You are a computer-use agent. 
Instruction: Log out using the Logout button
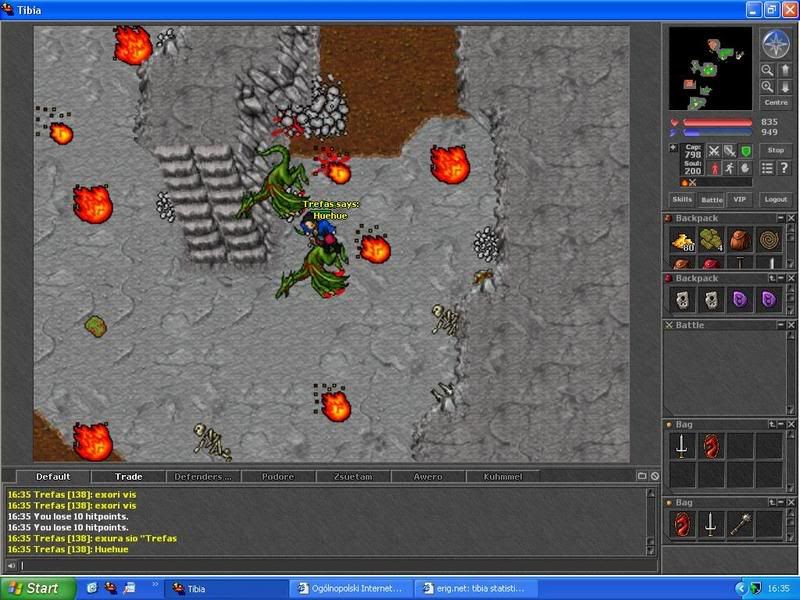(775, 199)
